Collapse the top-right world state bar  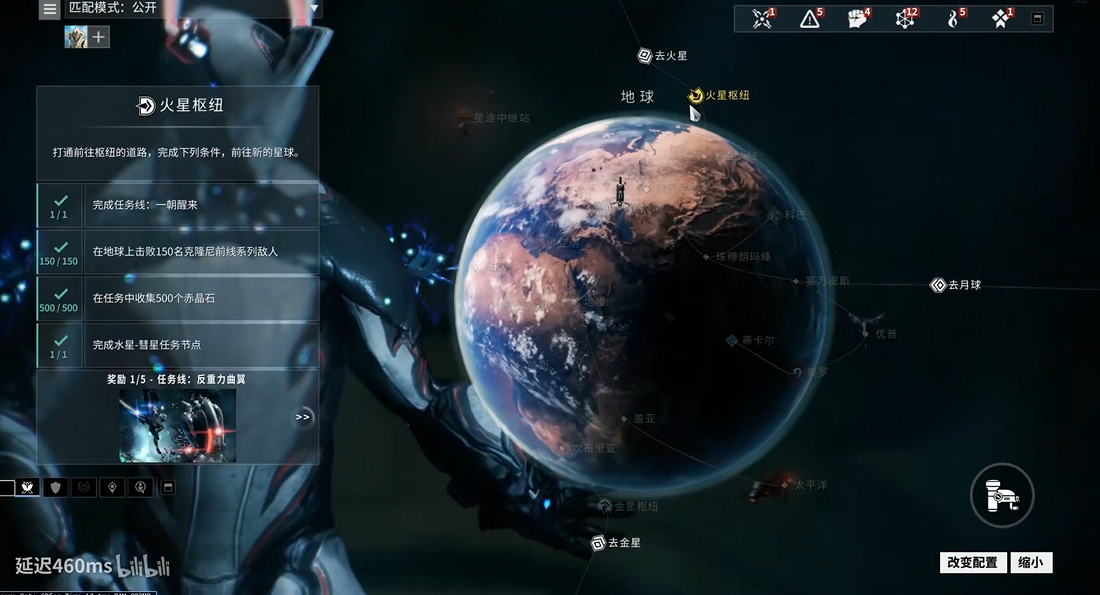click(x=1037, y=19)
